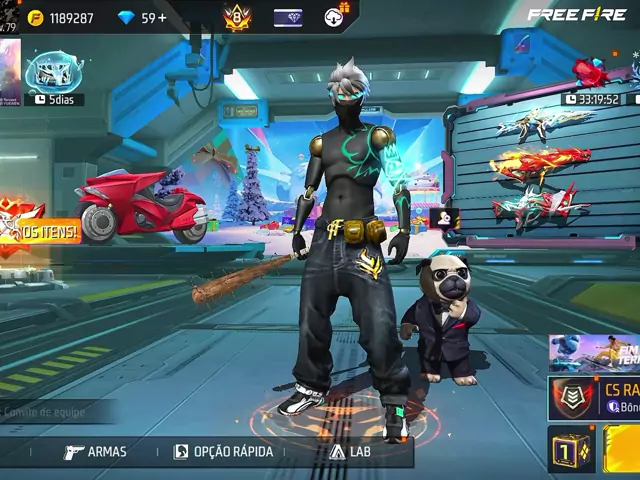Open the Convite de equipe team invite

(x=48, y=412)
